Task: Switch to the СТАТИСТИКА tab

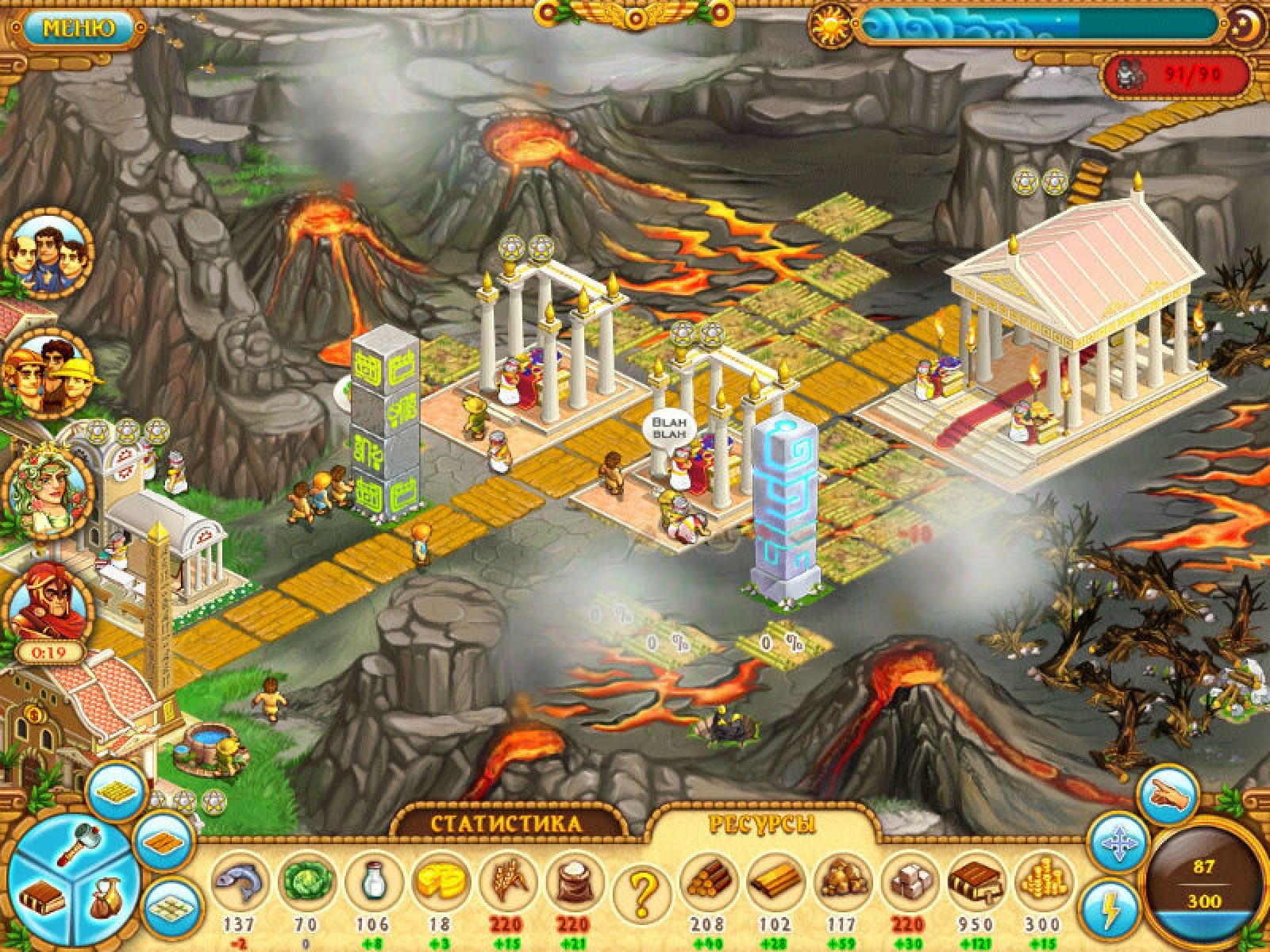Action: (x=506, y=823)
